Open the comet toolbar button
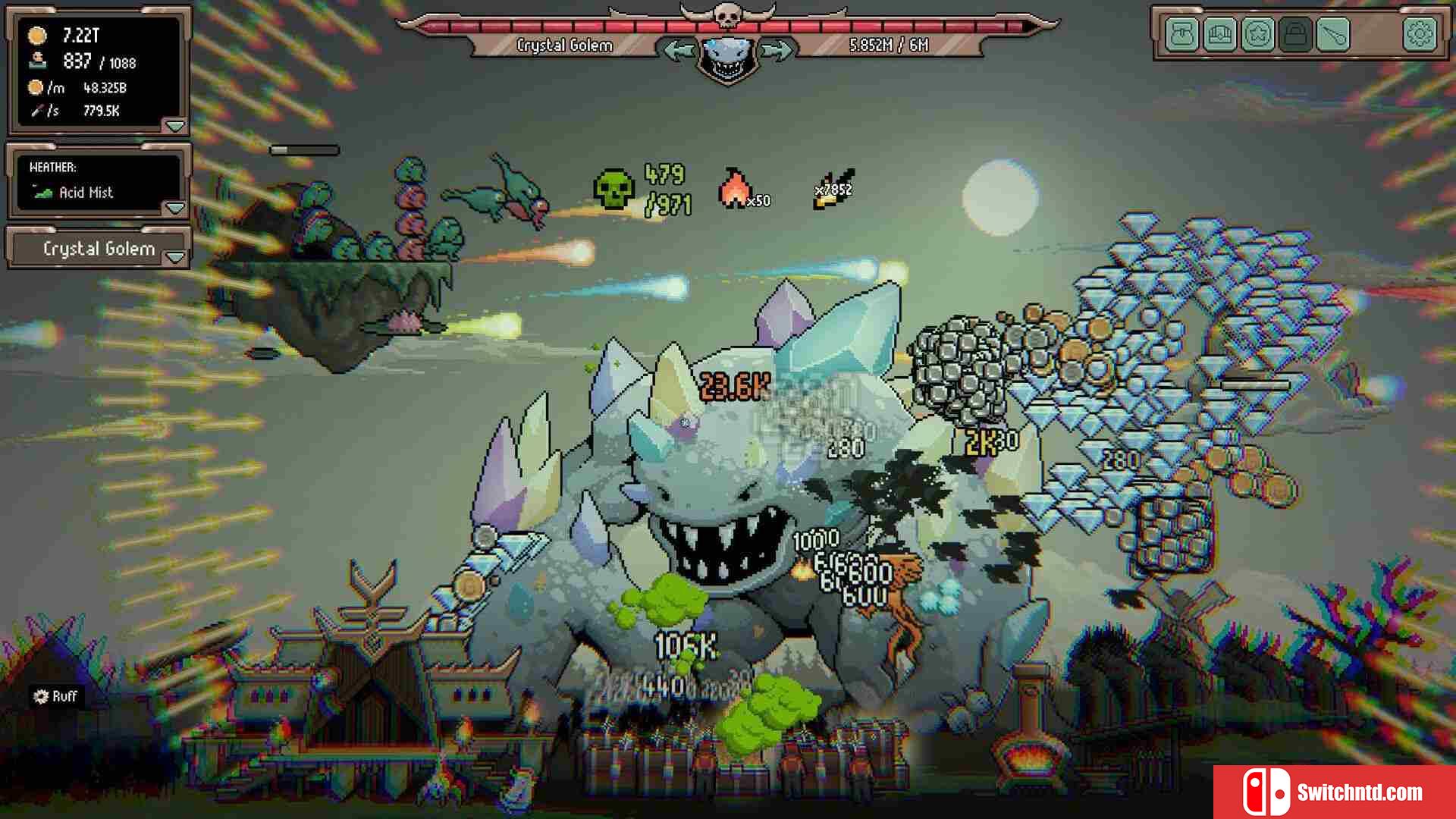1456x819 pixels. pyautogui.click(x=1332, y=34)
